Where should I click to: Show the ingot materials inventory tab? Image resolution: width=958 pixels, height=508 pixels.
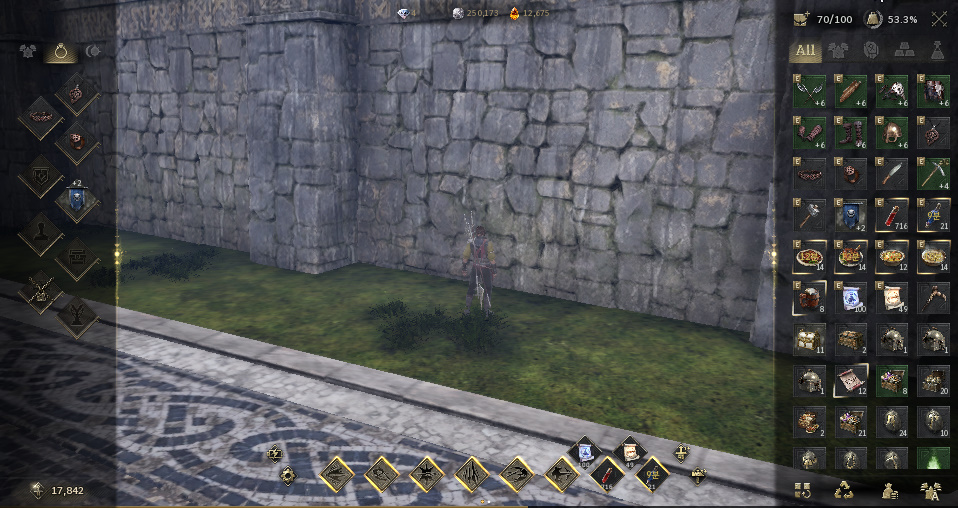click(x=904, y=50)
